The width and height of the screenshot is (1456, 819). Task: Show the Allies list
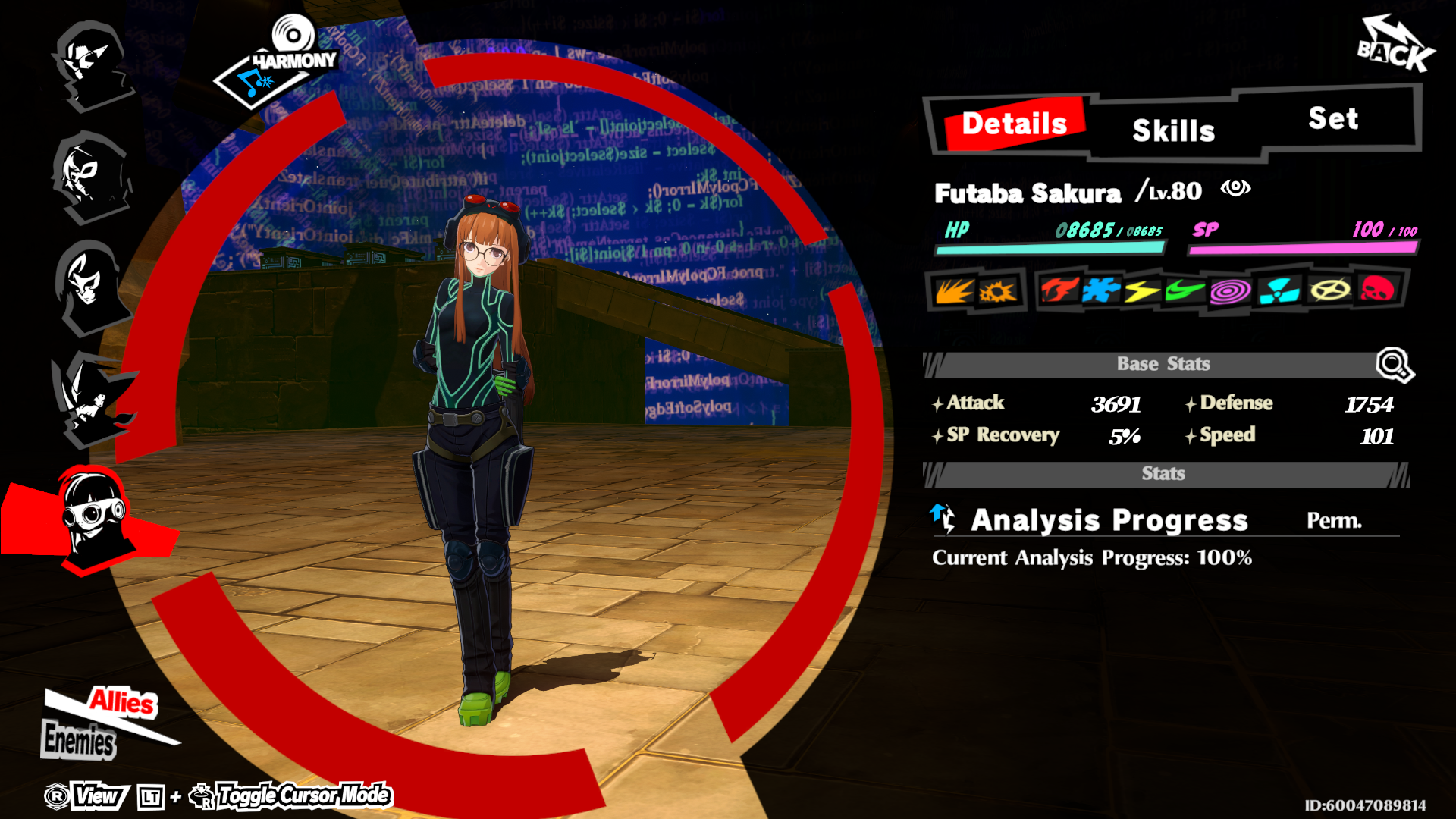121,701
